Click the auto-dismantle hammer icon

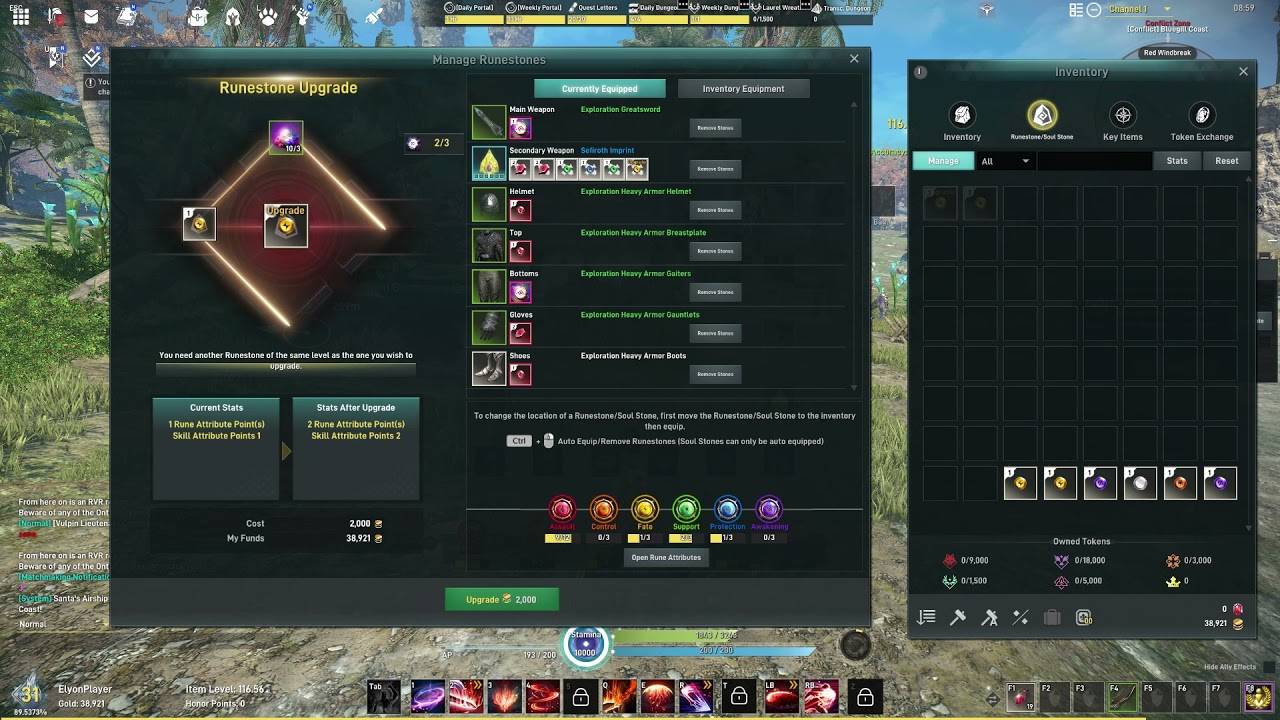(x=989, y=617)
